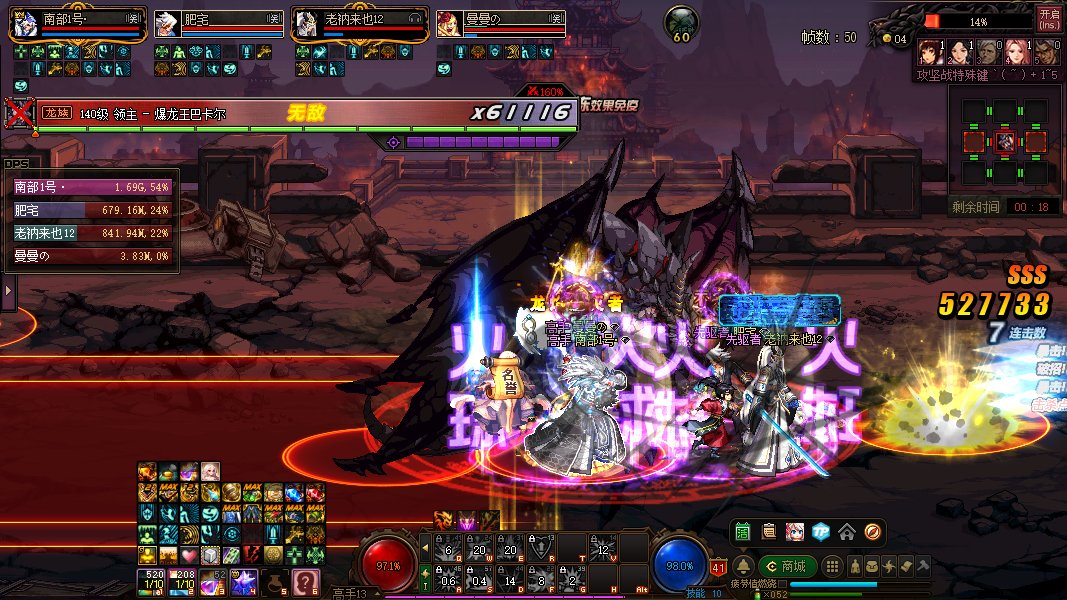Expand the side panel arrow under DPS list
Screen dimensions: 1067x600
point(8,290)
